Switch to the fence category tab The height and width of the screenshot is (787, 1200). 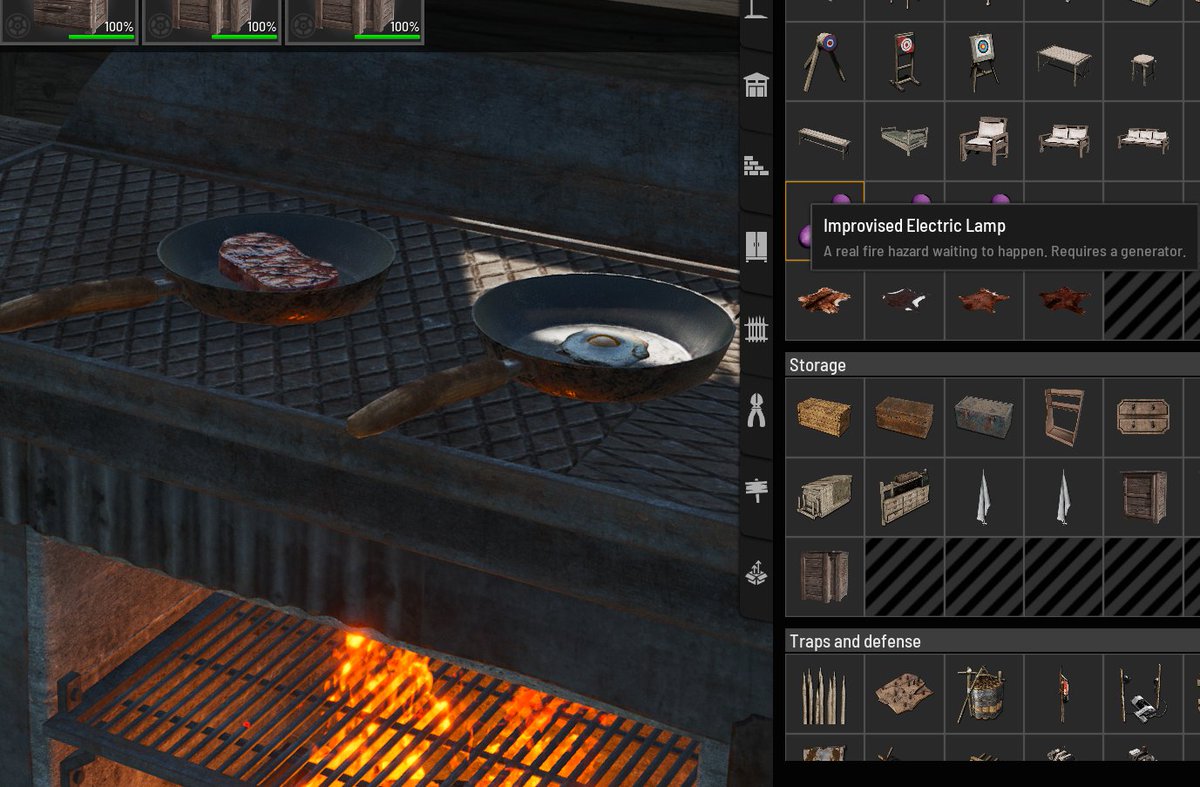(757, 328)
